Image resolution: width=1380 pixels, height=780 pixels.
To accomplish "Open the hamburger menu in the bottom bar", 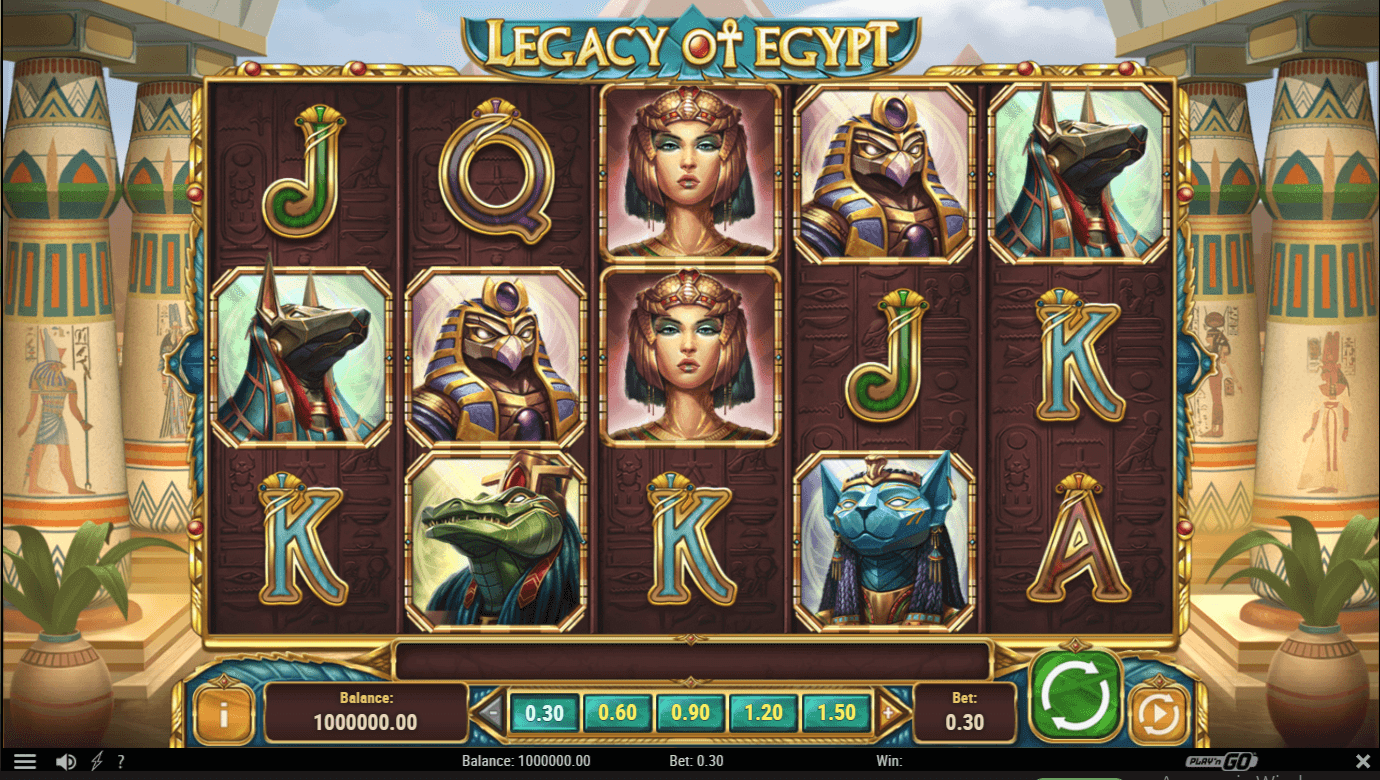I will [x=25, y=762].
